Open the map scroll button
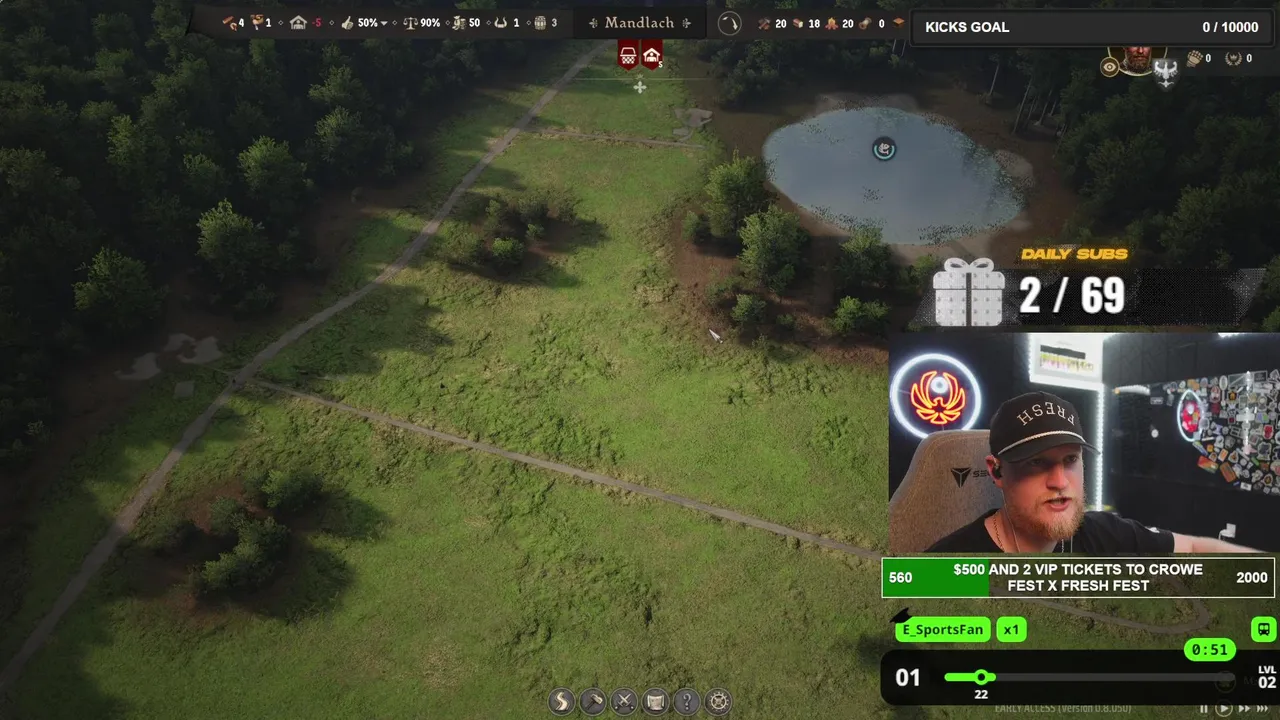 coord(655,701)
